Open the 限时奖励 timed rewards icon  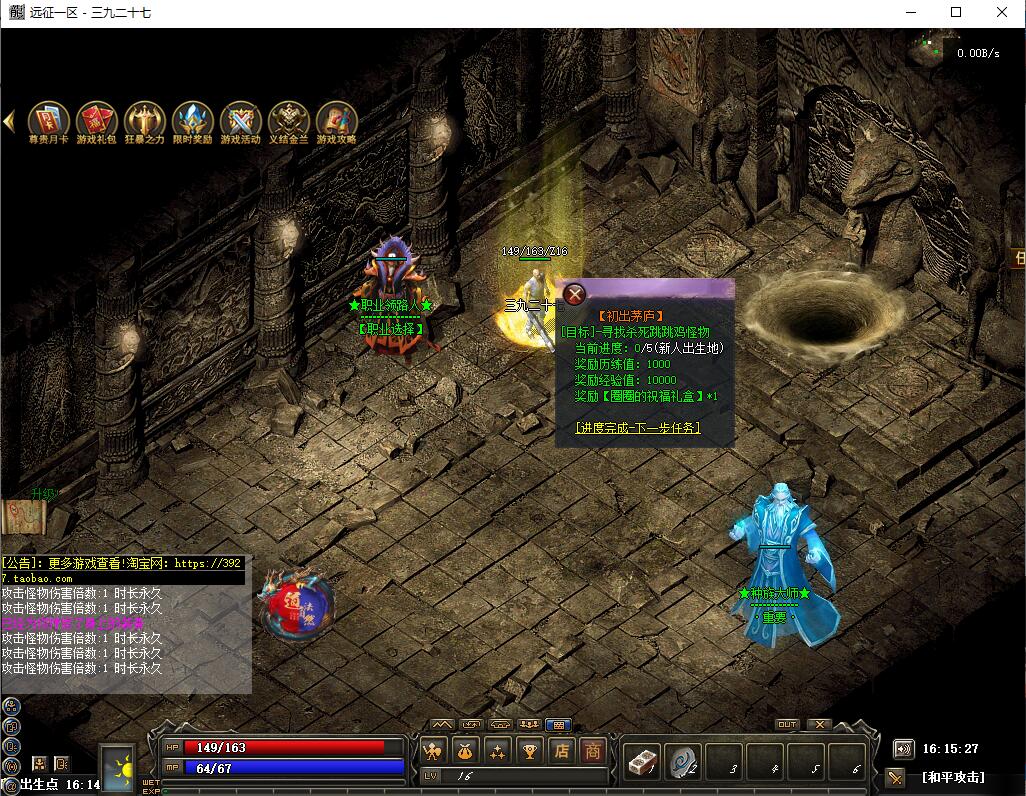click(192, 120)
